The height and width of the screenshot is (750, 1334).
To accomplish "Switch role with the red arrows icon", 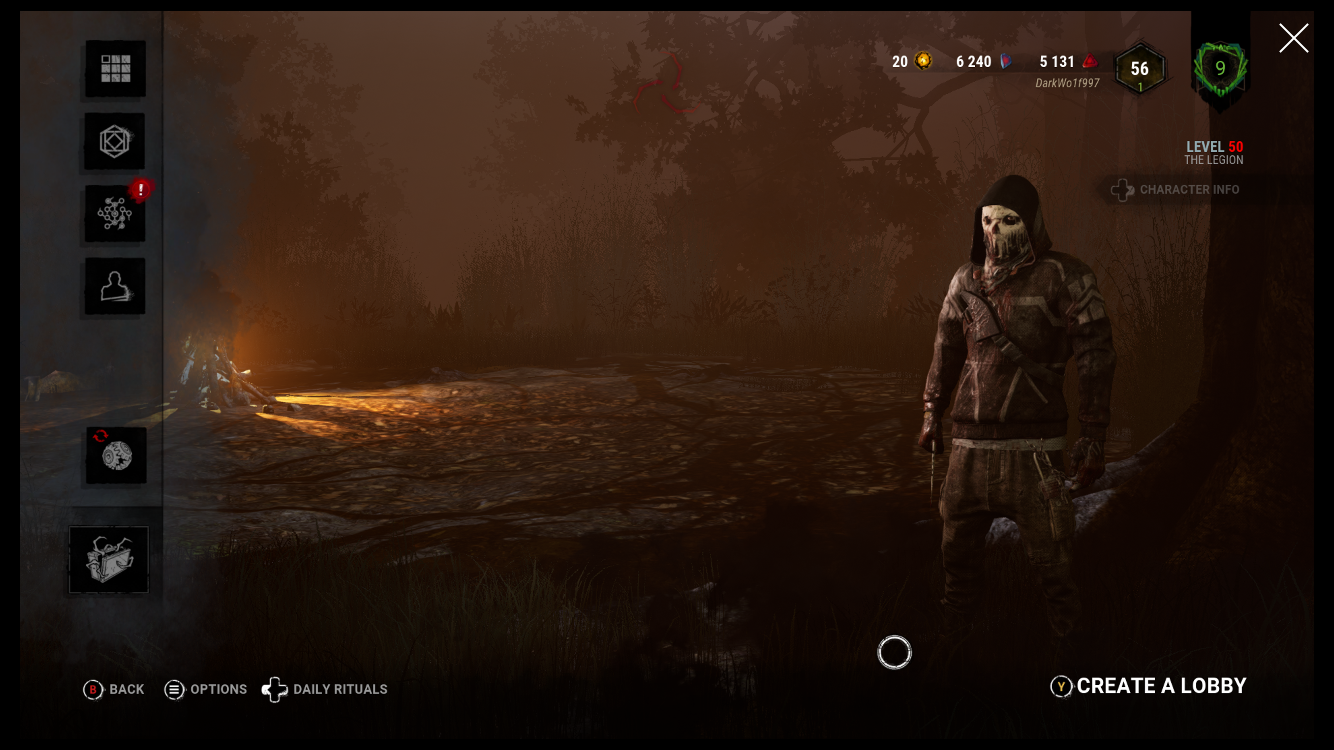I will (x=116, y=456).
